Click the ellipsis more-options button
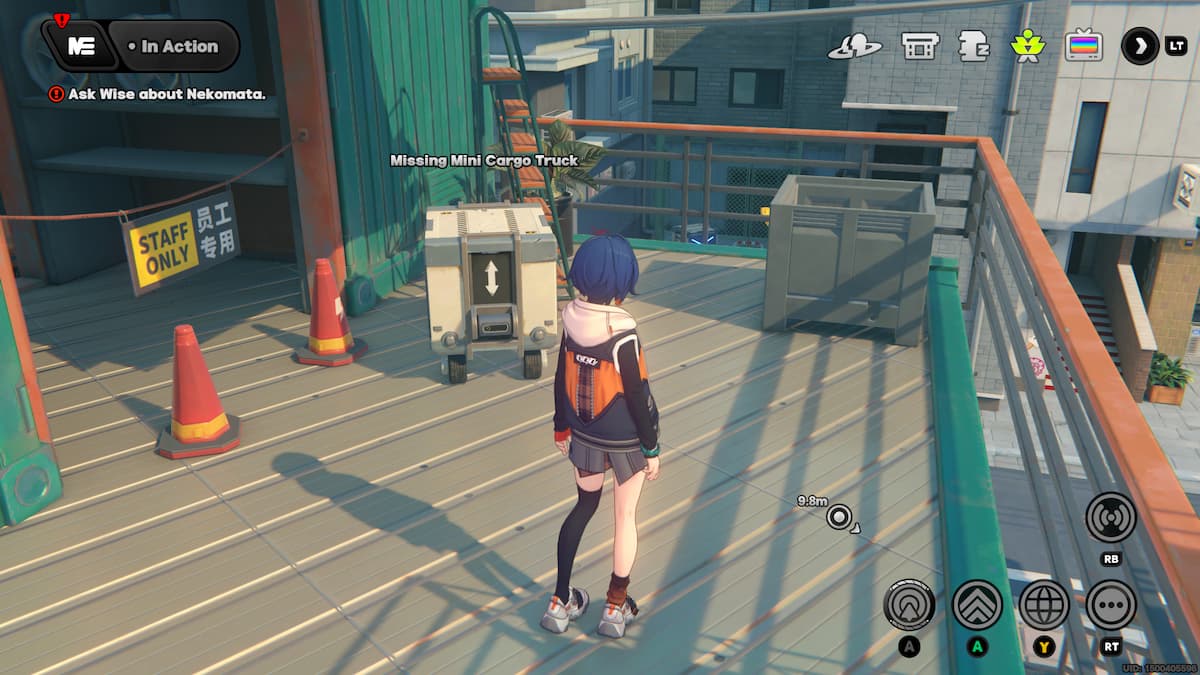This screenshot has width=1200, height=675. pyautogui.click(x=1110, y=605)
